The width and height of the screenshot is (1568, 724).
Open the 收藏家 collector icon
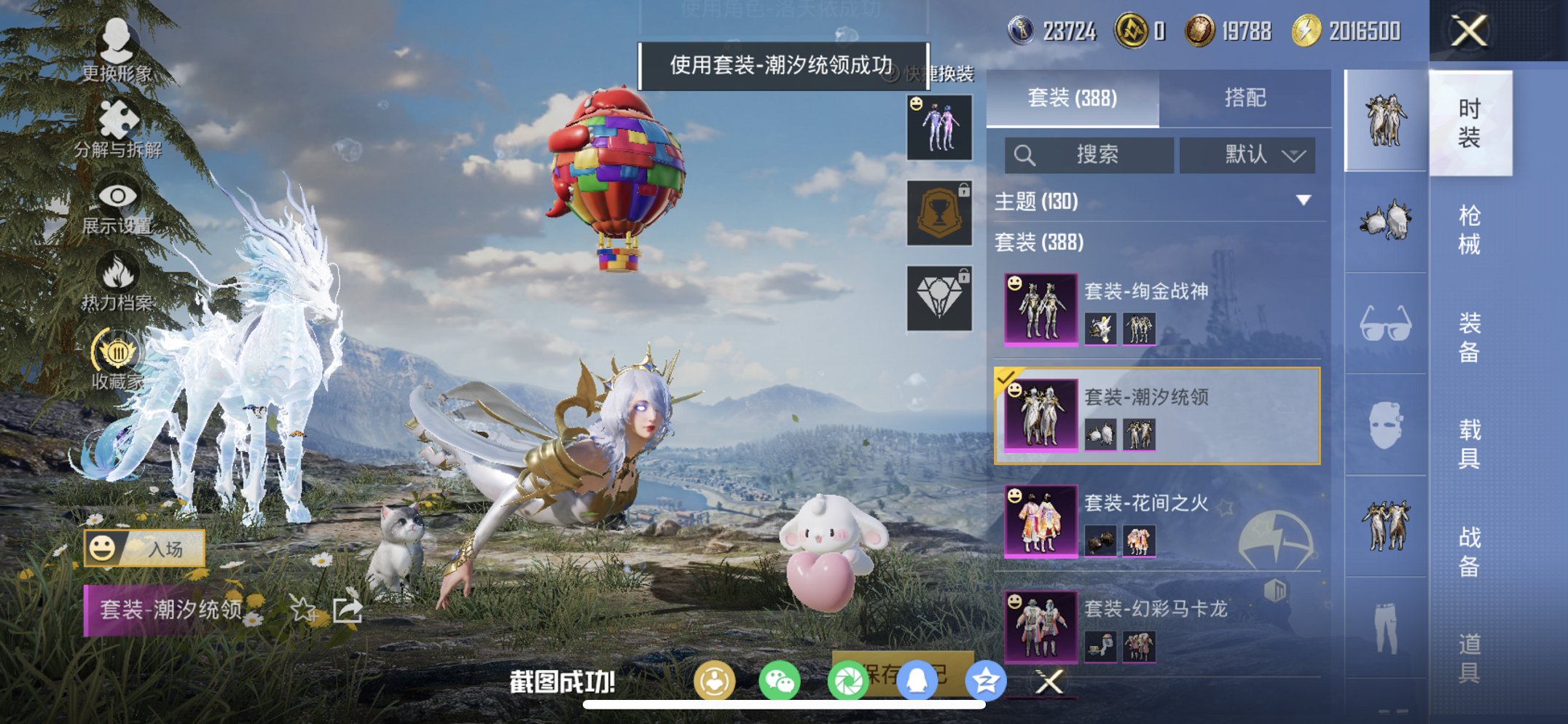(x=117, y=352)
